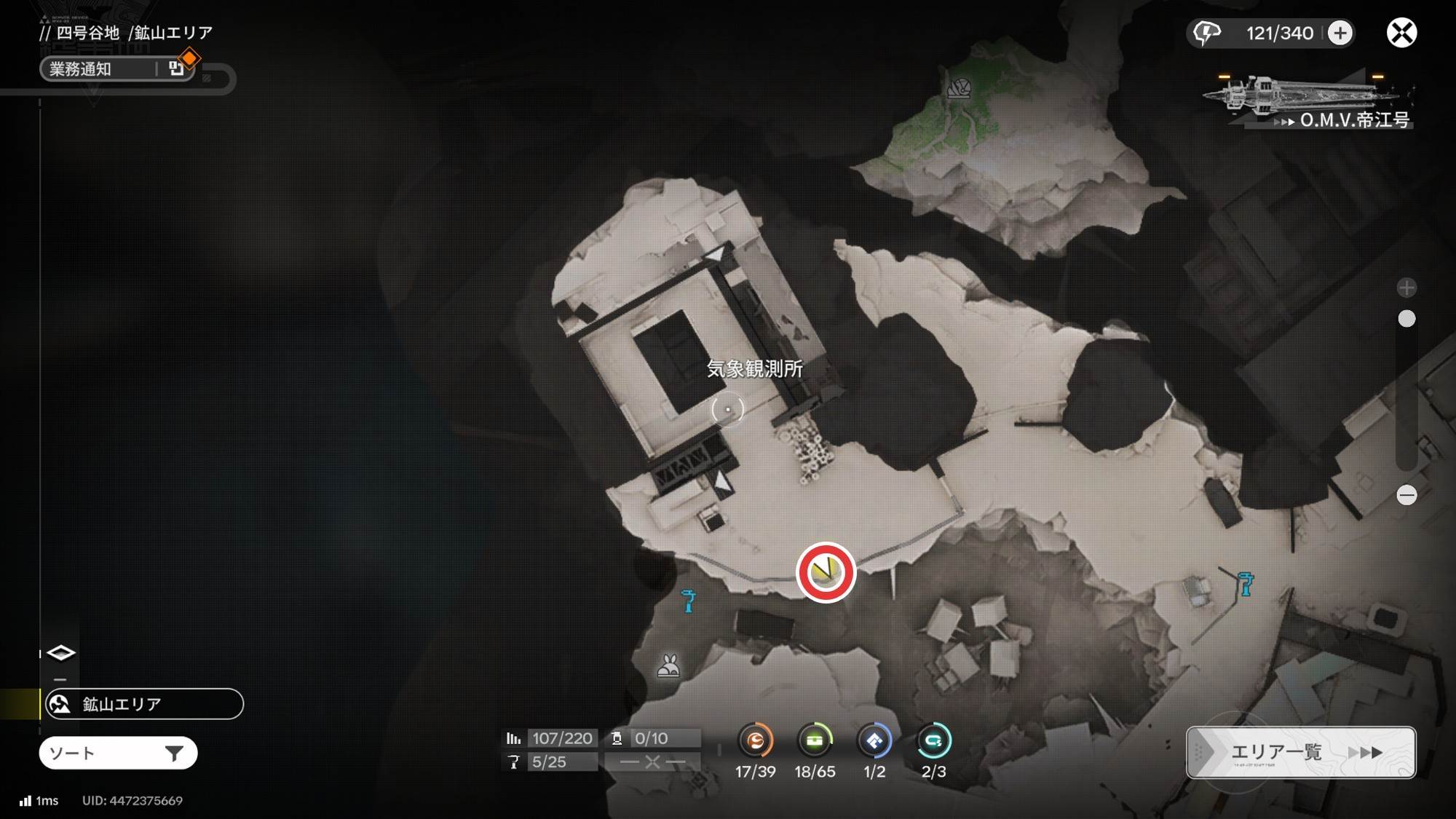Close the map with the X button
Image resolution: width=1456 pixels, height=819 pixels.
click(1401, 33)
